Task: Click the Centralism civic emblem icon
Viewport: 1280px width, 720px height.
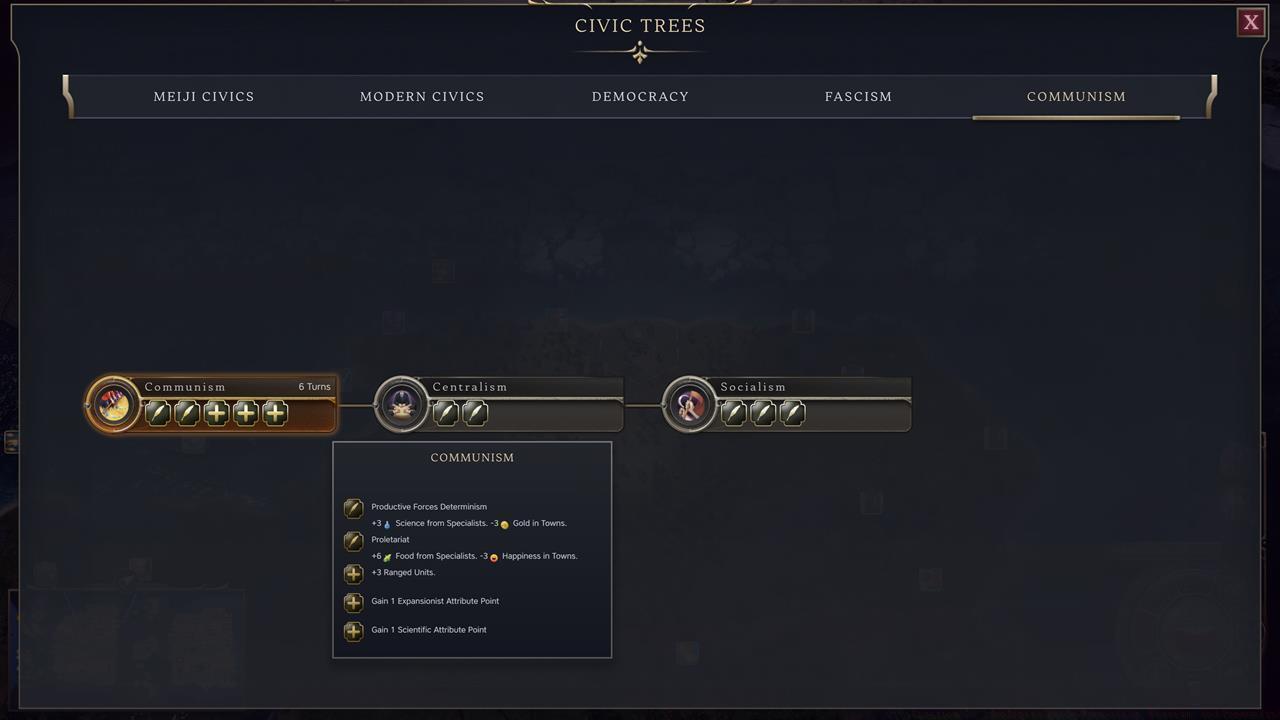Action: coord(401,404)
